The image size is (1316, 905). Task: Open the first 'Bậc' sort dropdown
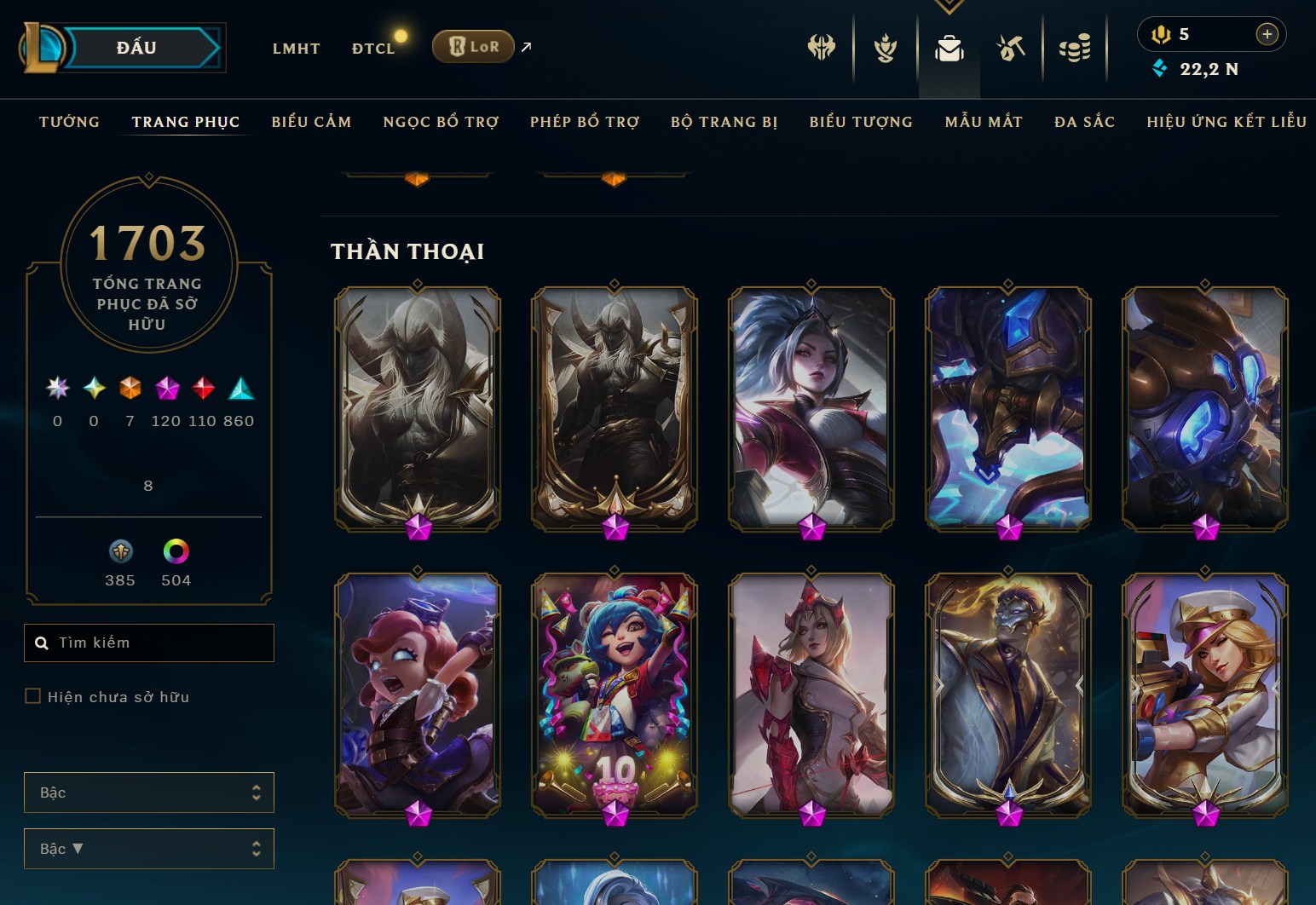(x=149, y=792)
